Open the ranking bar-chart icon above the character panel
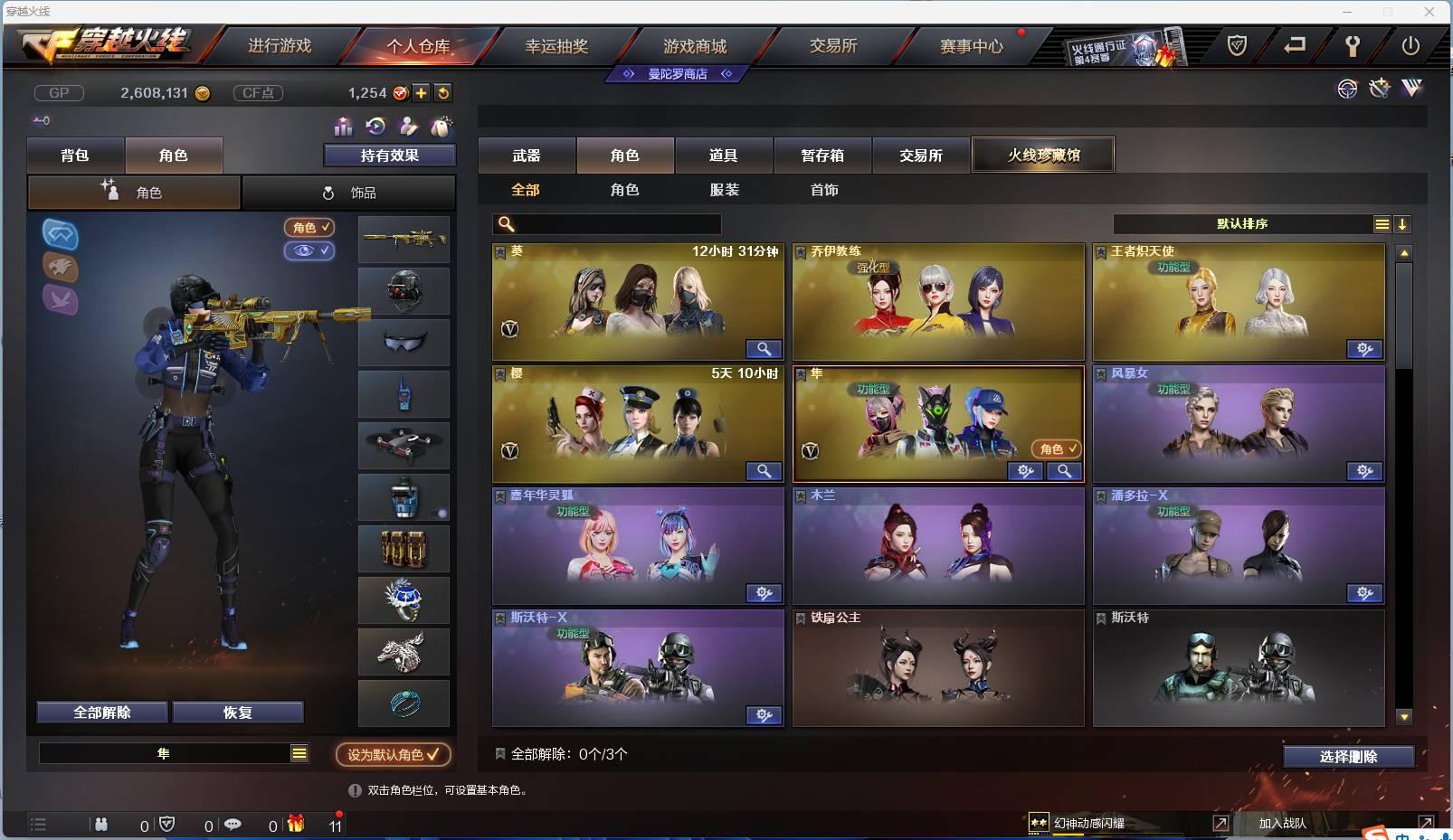 click(342, 127)
